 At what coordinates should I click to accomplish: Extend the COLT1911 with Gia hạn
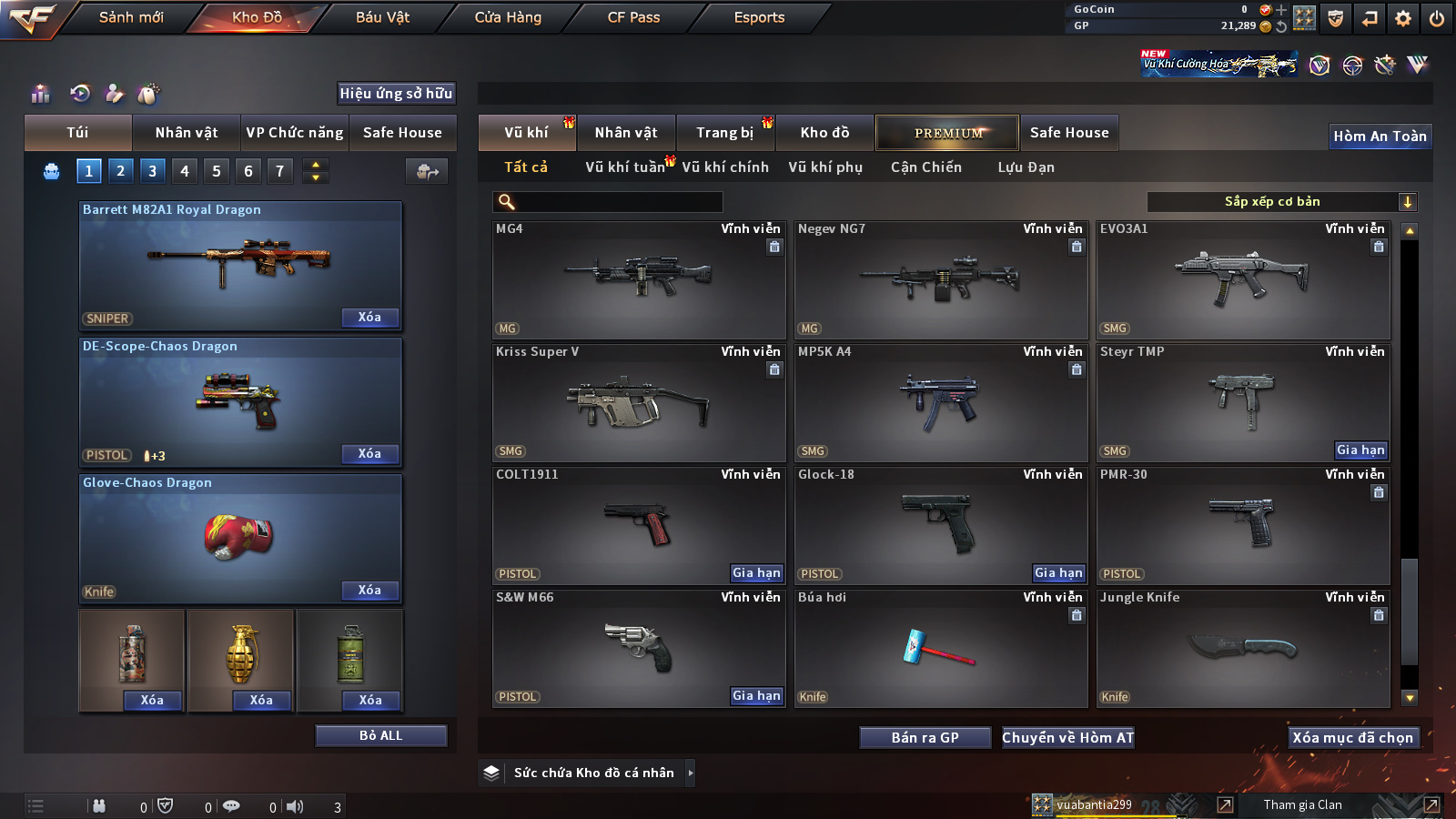[756, 573]
